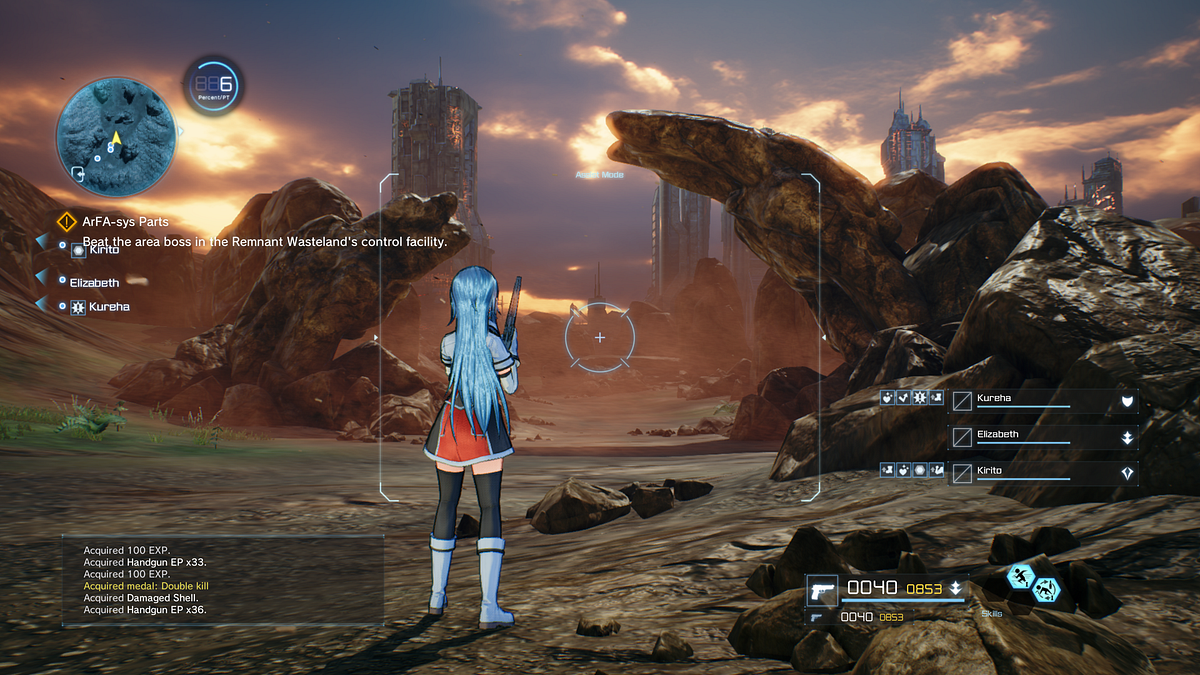The width and height of the screenshot is (1200, 675).
Task: Click the orange quest warning diamond icon
Action: tap(68, 221)
